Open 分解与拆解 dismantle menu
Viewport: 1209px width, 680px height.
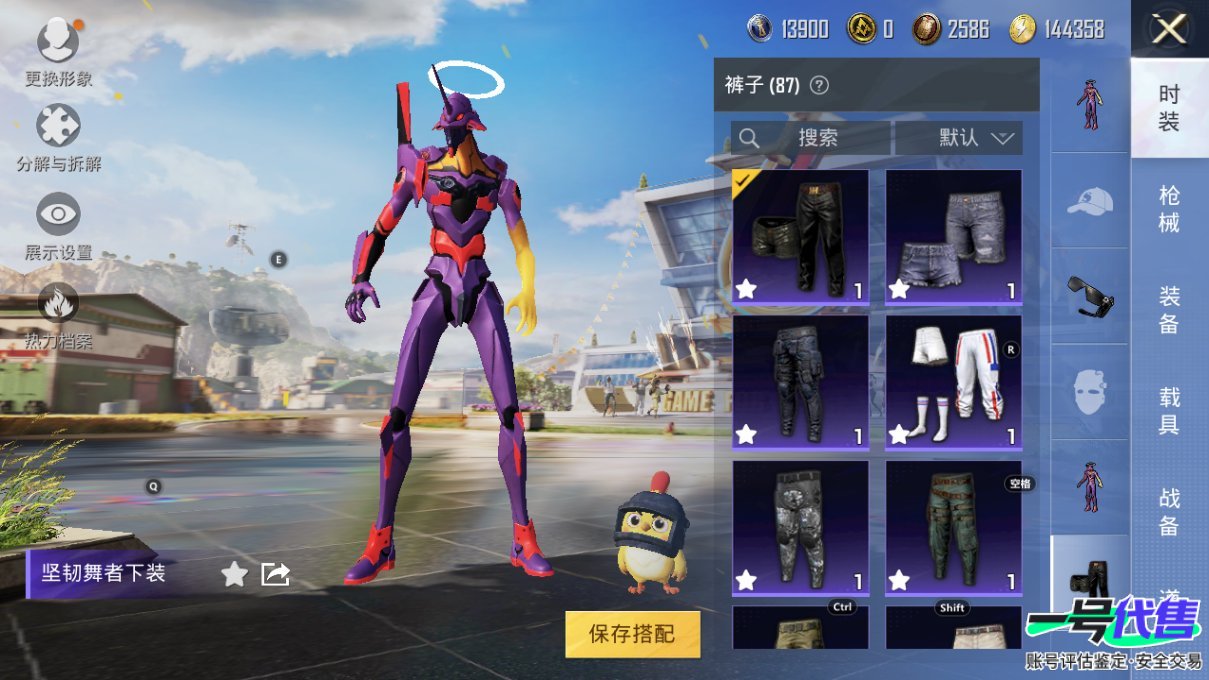point(58,127)
